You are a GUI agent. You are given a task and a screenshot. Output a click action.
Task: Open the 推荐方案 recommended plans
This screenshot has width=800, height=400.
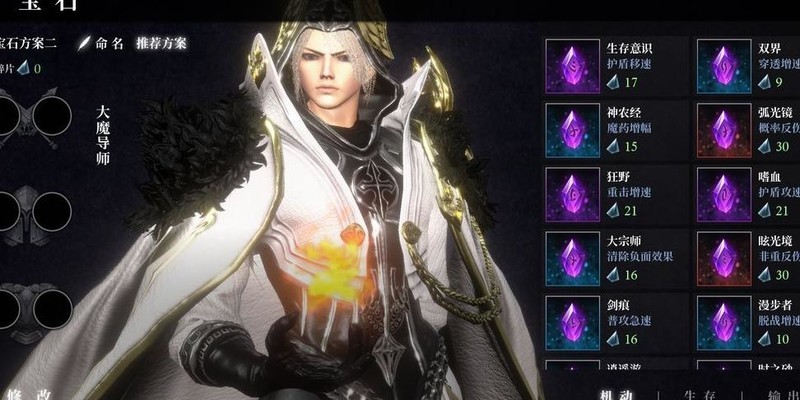[x=163, y=43]
